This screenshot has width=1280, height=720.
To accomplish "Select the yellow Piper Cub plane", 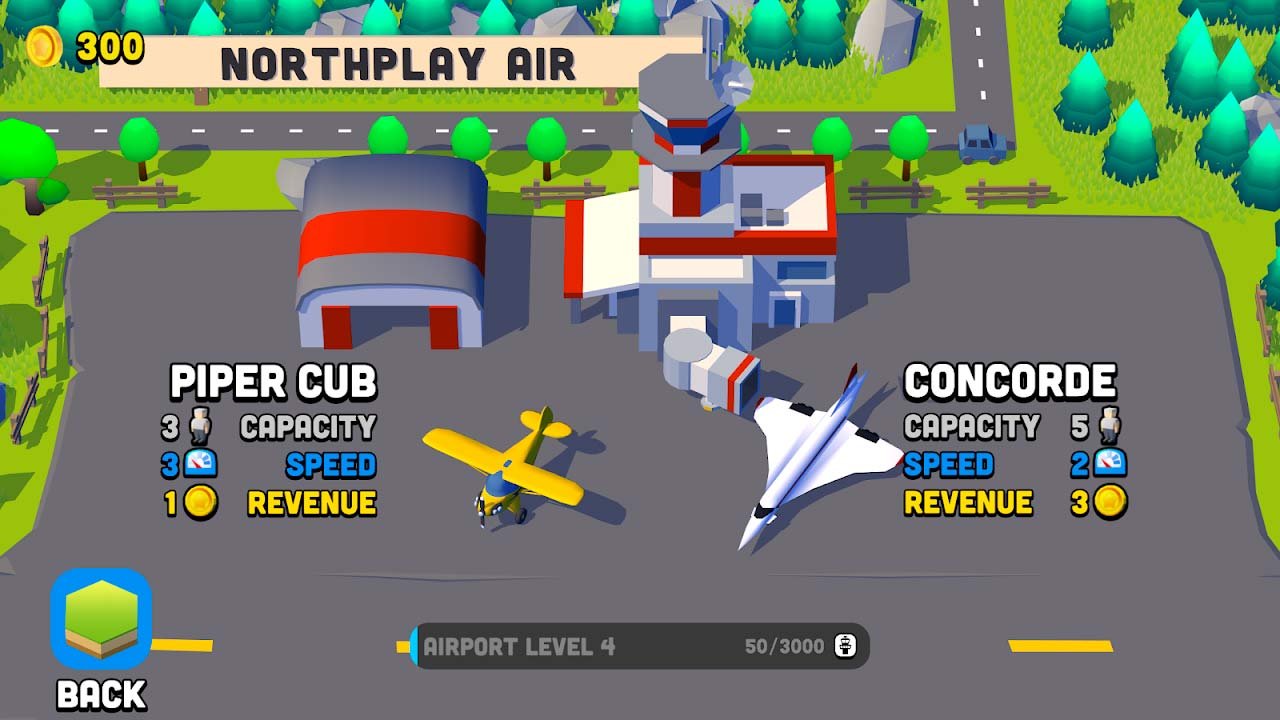I will [x=508, y=465].
